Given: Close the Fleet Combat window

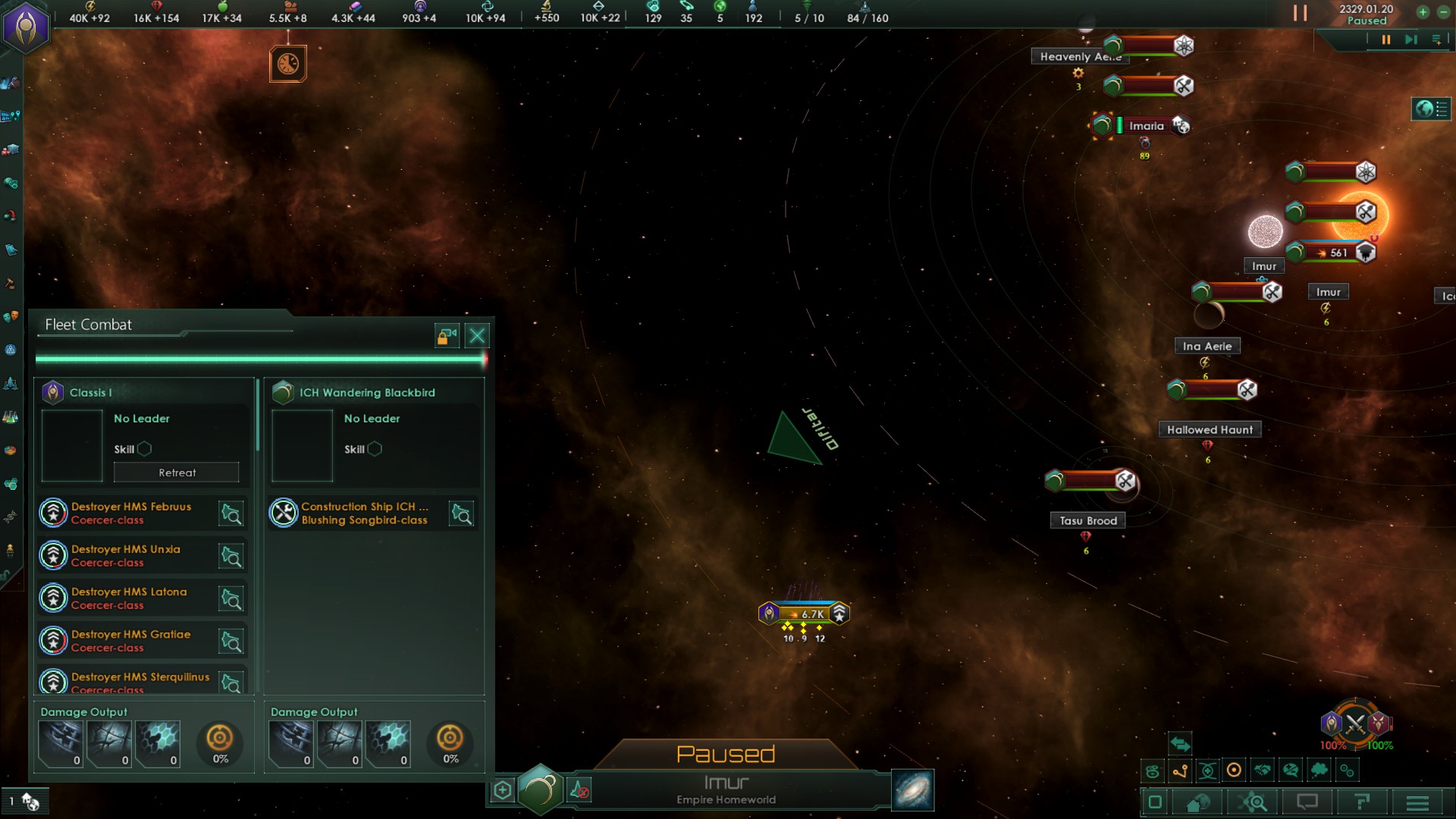Looking at the screenshot, I should (x=477, y=335).
